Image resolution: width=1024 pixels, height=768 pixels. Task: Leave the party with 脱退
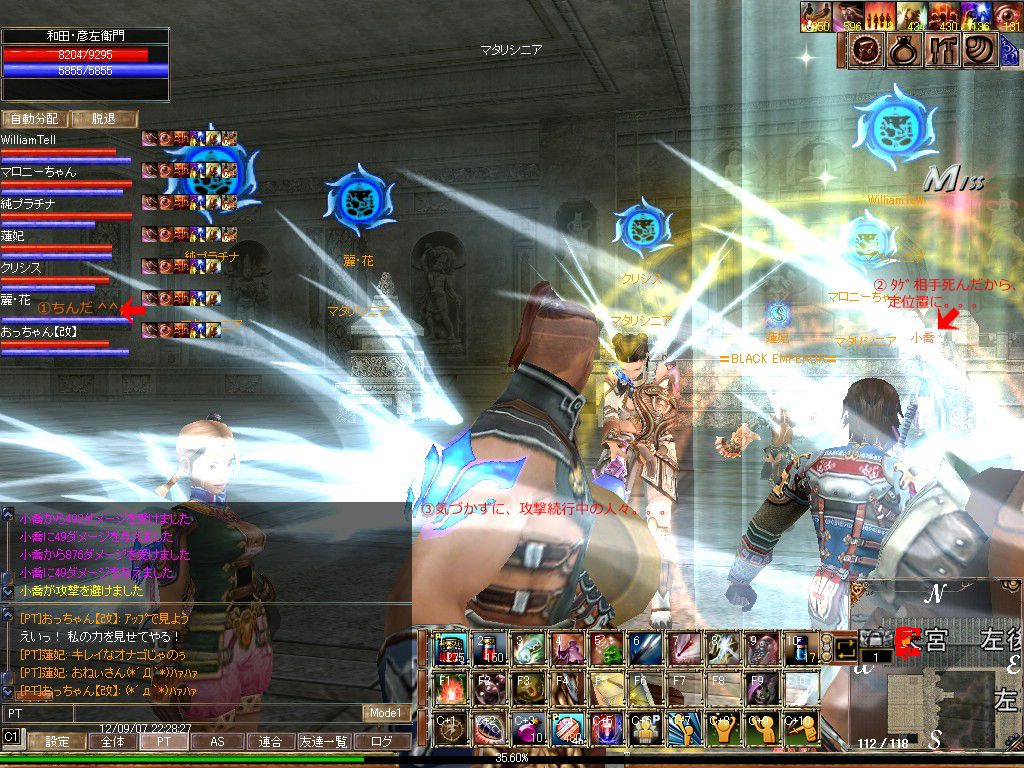point(104,119)
